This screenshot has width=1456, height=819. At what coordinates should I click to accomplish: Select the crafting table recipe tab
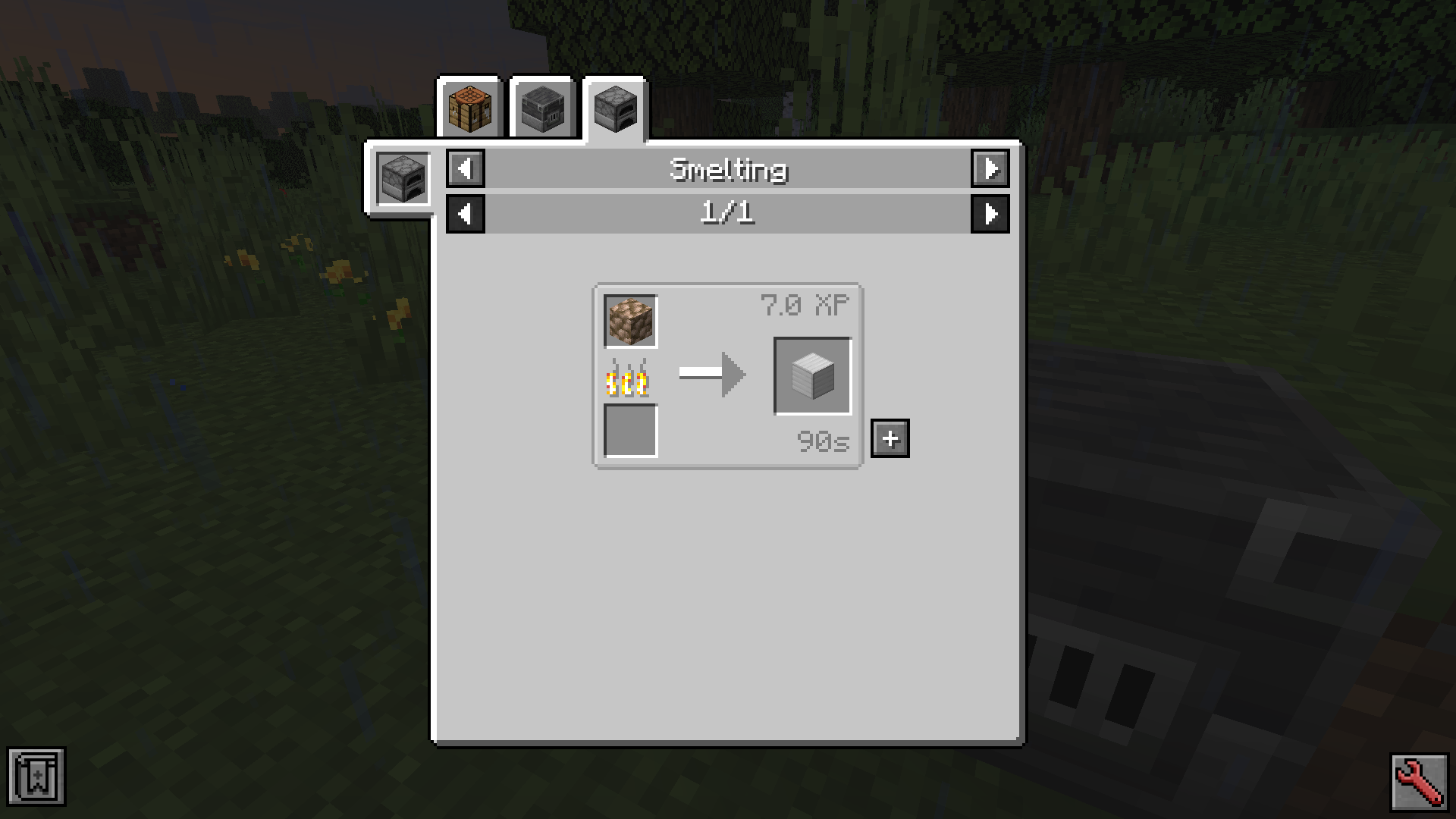[x=470, y=108]
